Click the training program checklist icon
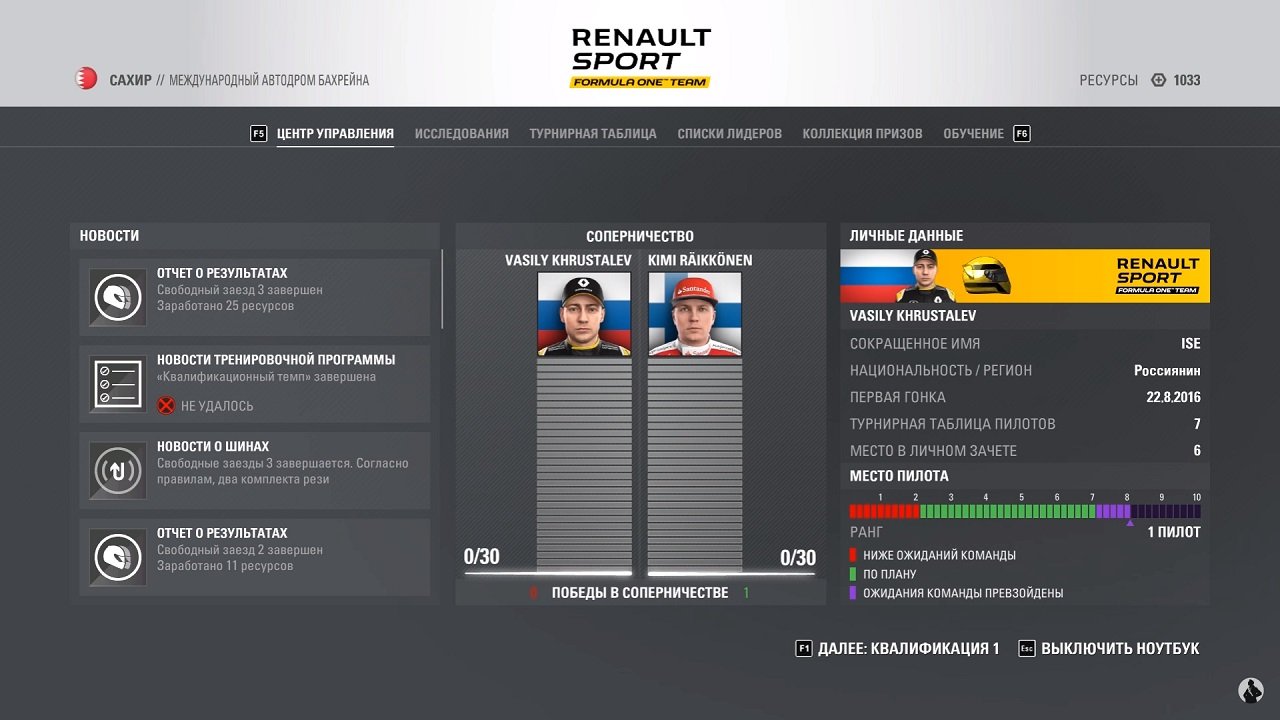The height and width of the screenshot is (720, 1280). tap(117, 383)
